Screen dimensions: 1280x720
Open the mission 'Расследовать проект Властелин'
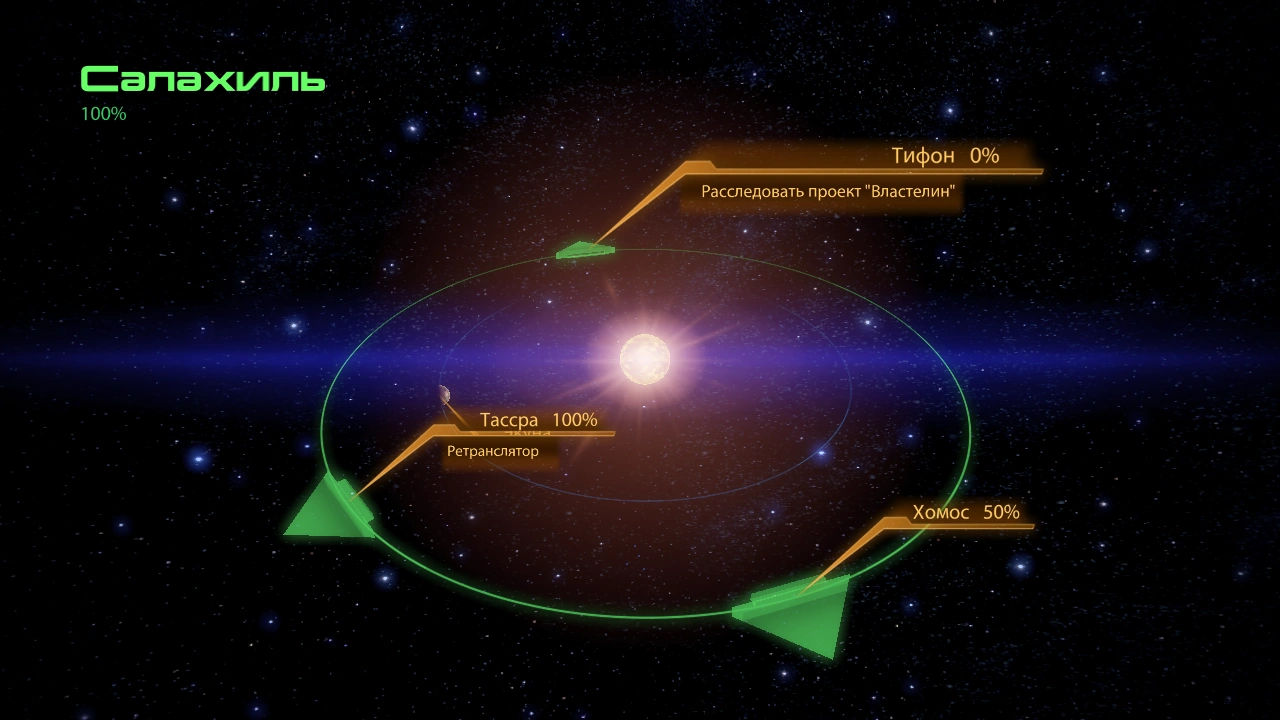pyautogui.click(x=830, y=193)
